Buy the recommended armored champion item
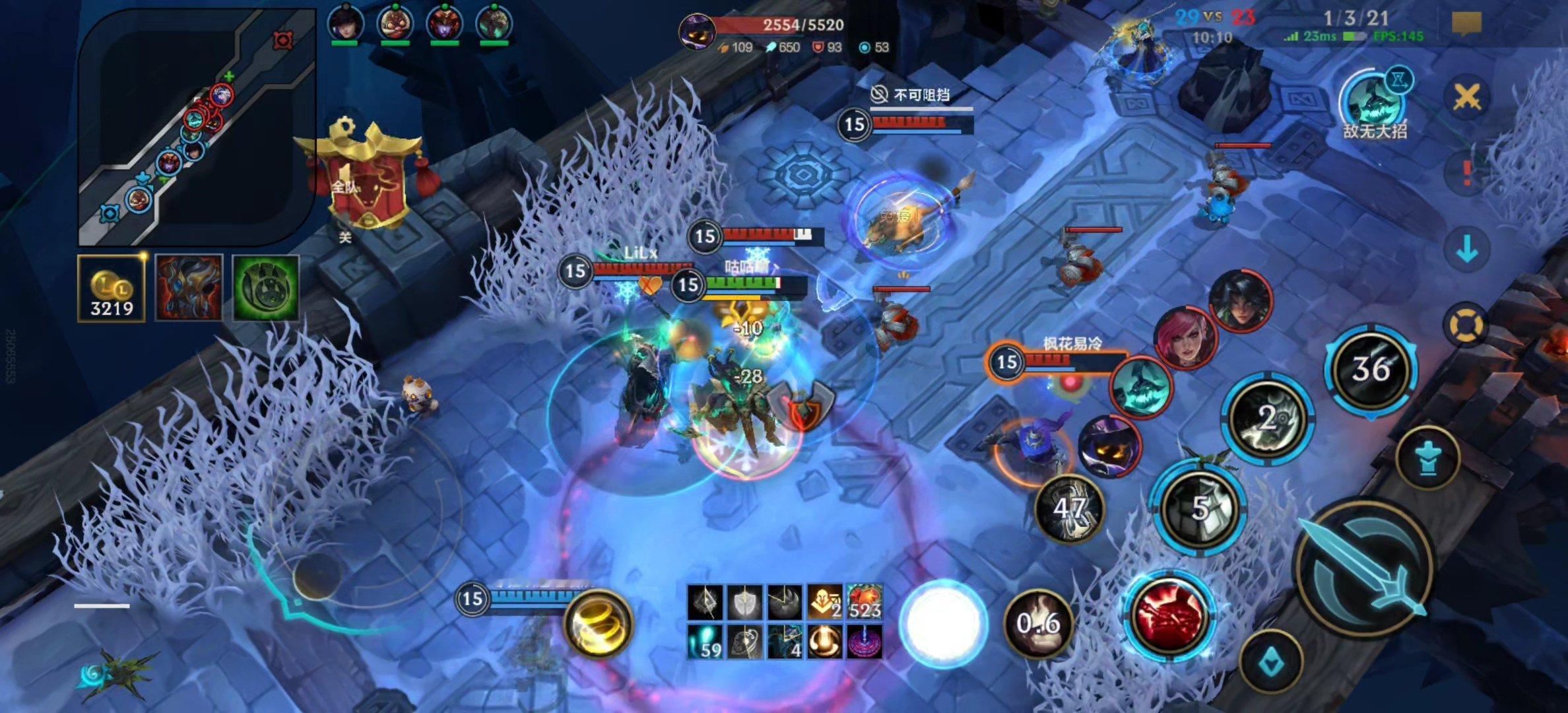The width and height of the screenshot is (1568, 713). pos(189,289)
